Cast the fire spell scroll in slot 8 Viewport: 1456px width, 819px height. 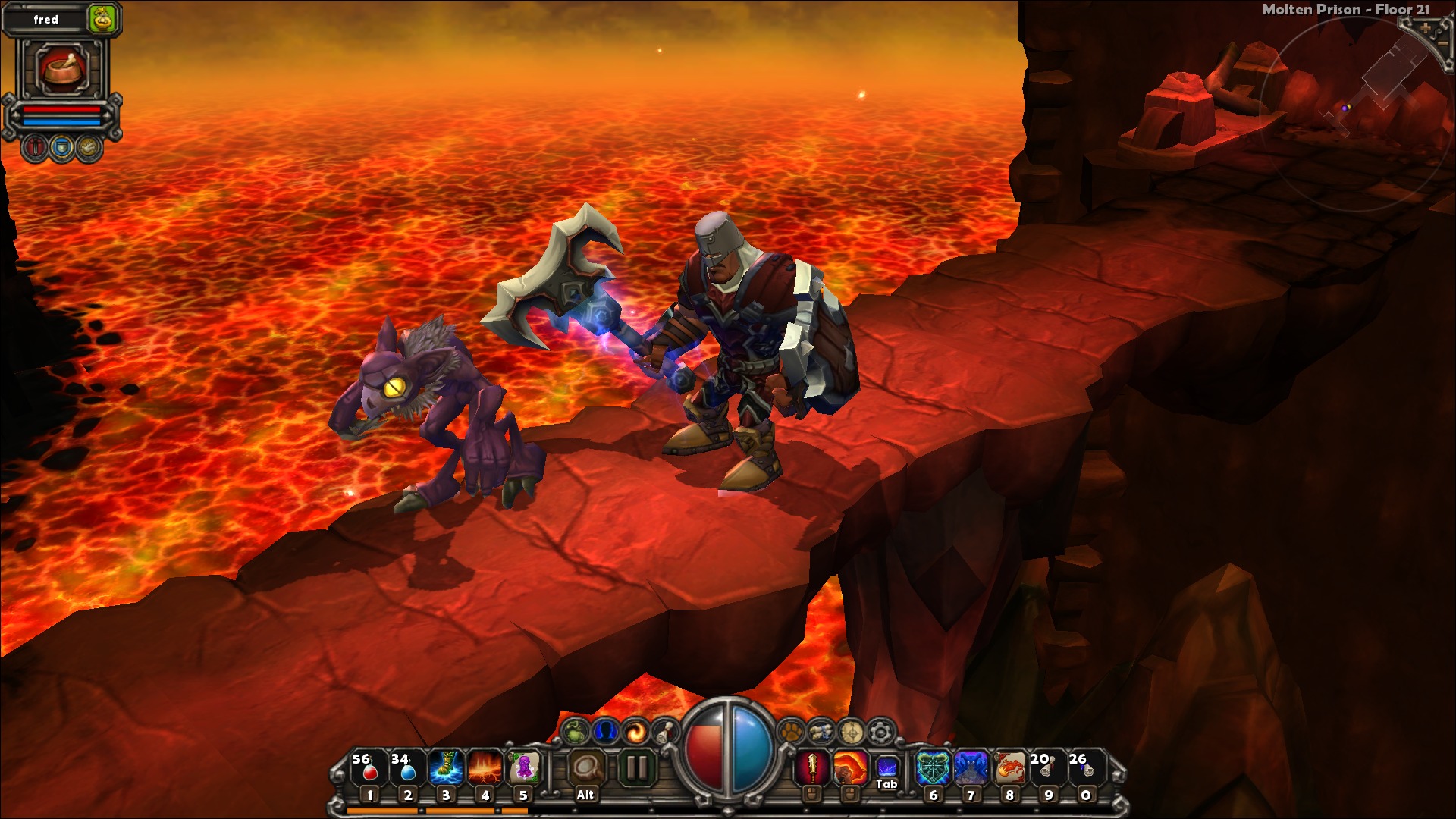pyautogui.click(x=1009, y=768)
